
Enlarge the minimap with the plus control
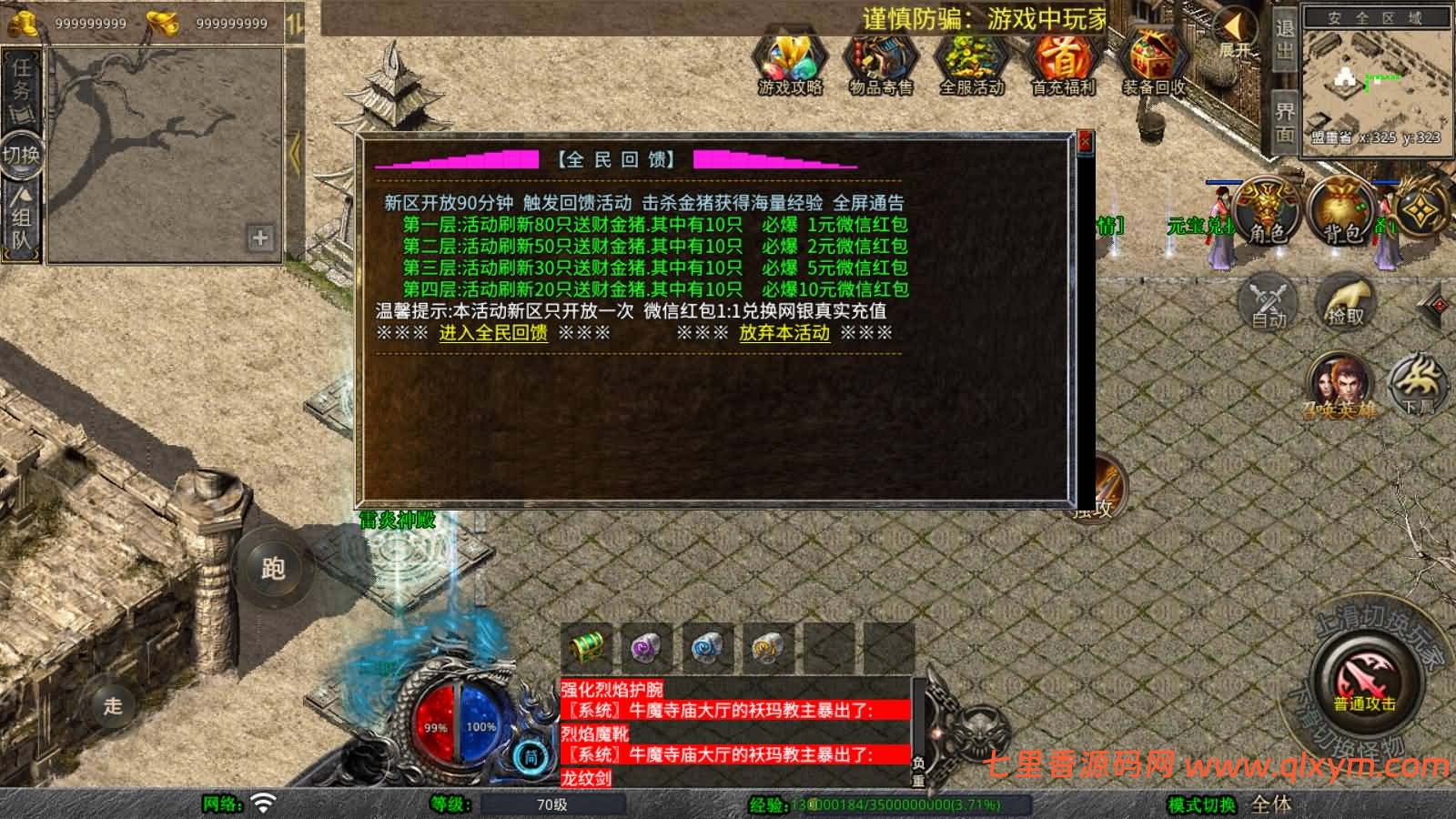[x=261, y=238]
